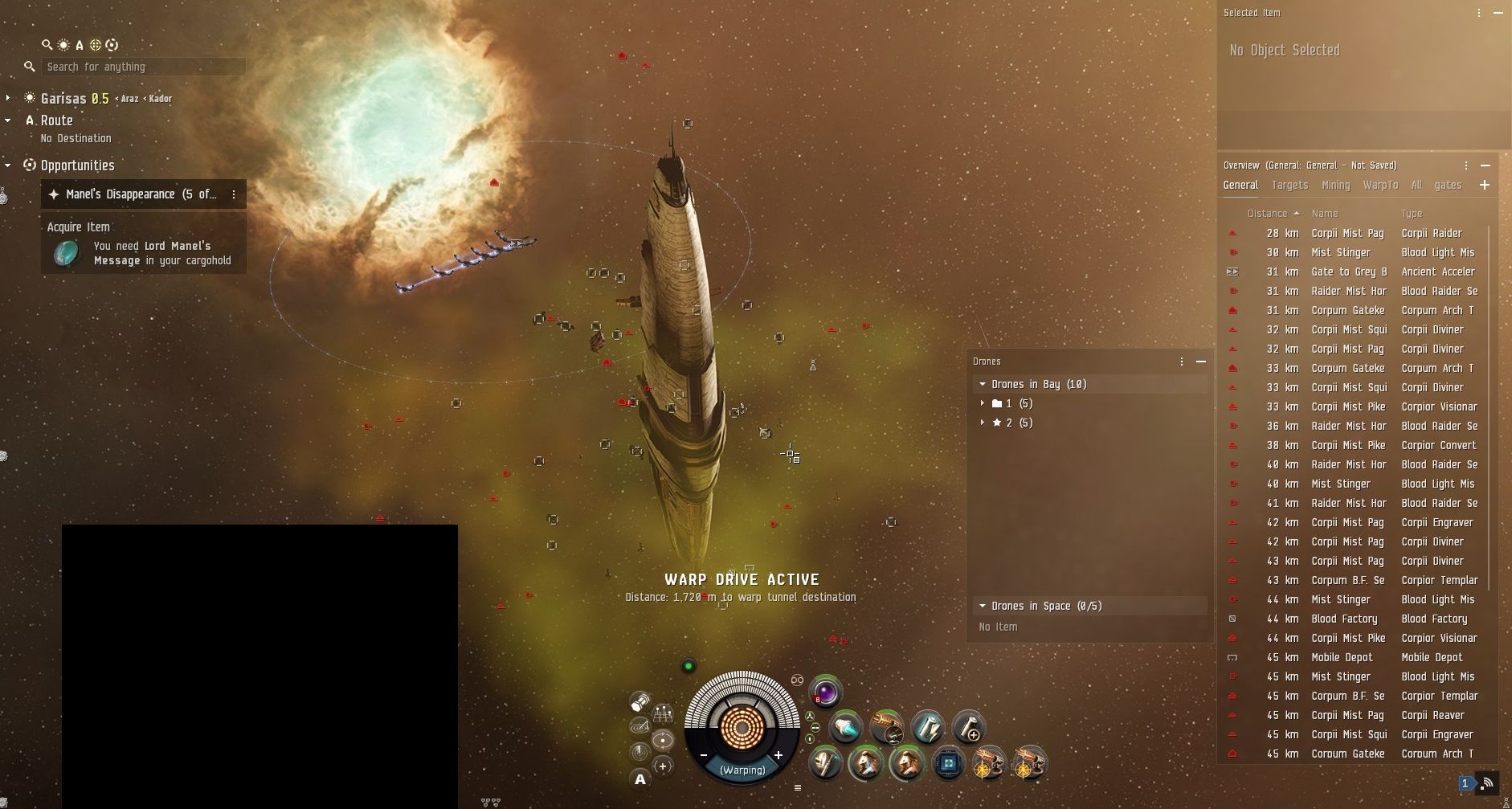
Task: Switch to the Mining overview tab
Action: 1335,185
